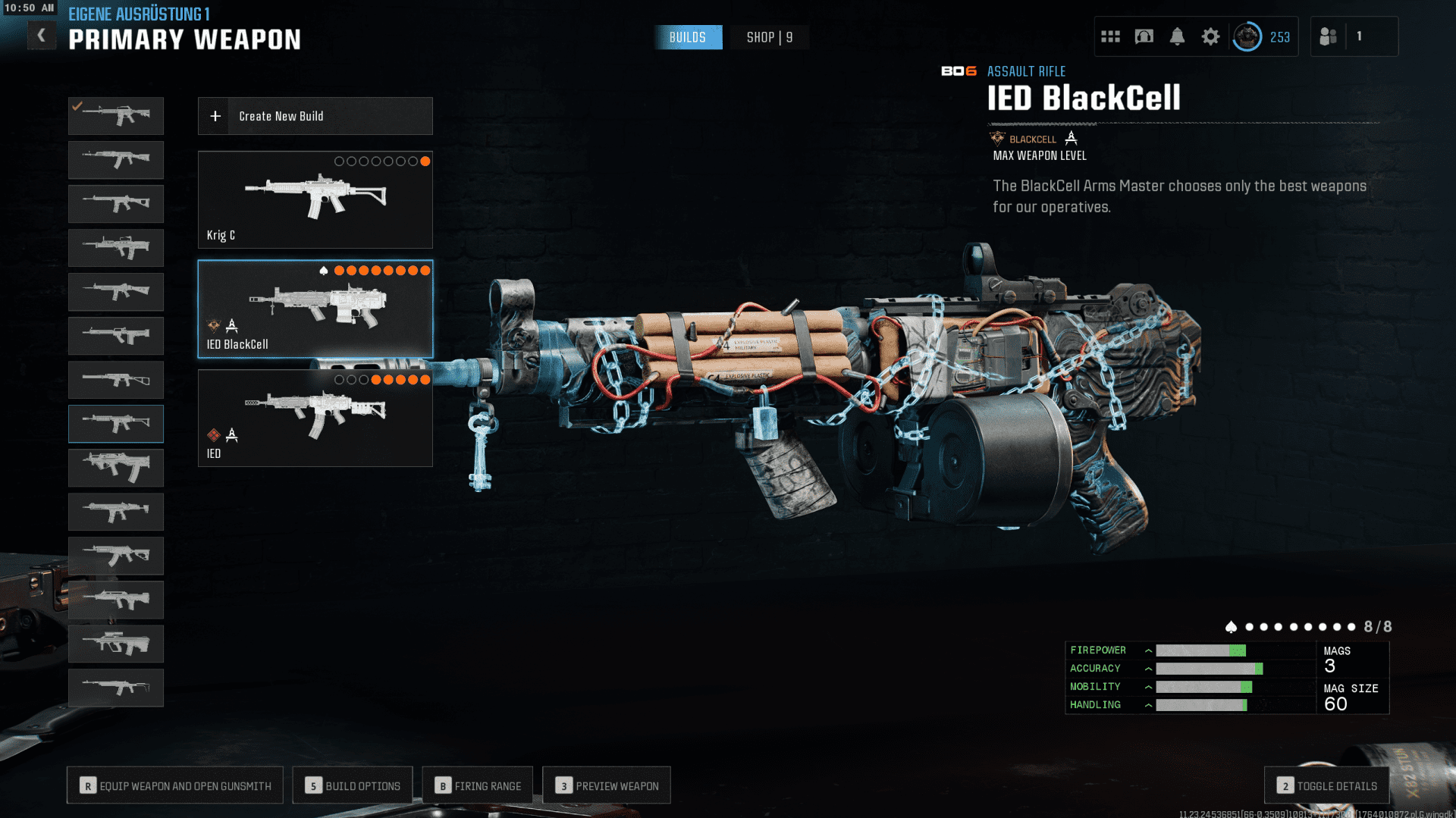Open the grid menu icon
Screen dimensions: 1456x818
(x=1110, y=36)
